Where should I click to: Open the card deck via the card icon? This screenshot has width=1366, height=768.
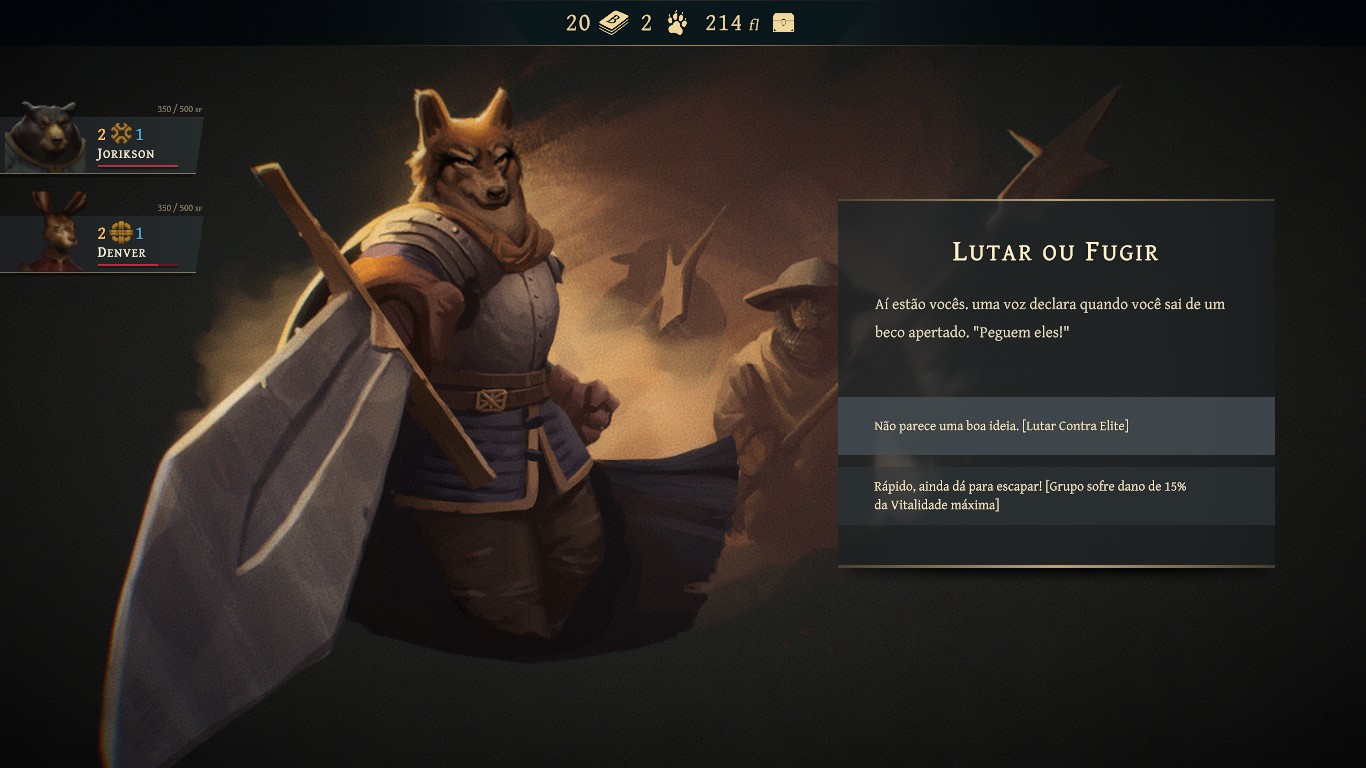(x=611, y=22)
